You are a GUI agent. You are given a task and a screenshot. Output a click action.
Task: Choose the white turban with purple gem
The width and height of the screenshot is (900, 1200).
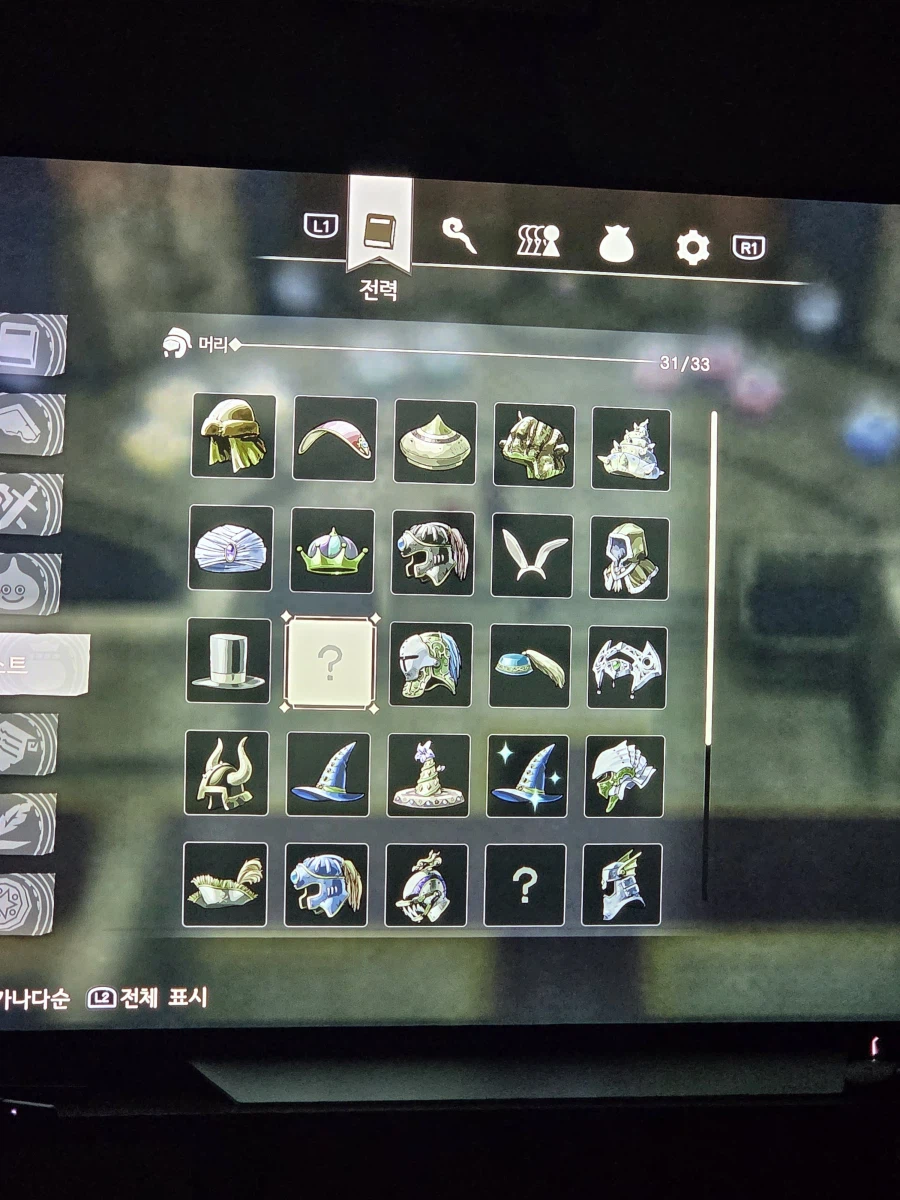pos(231,548)
